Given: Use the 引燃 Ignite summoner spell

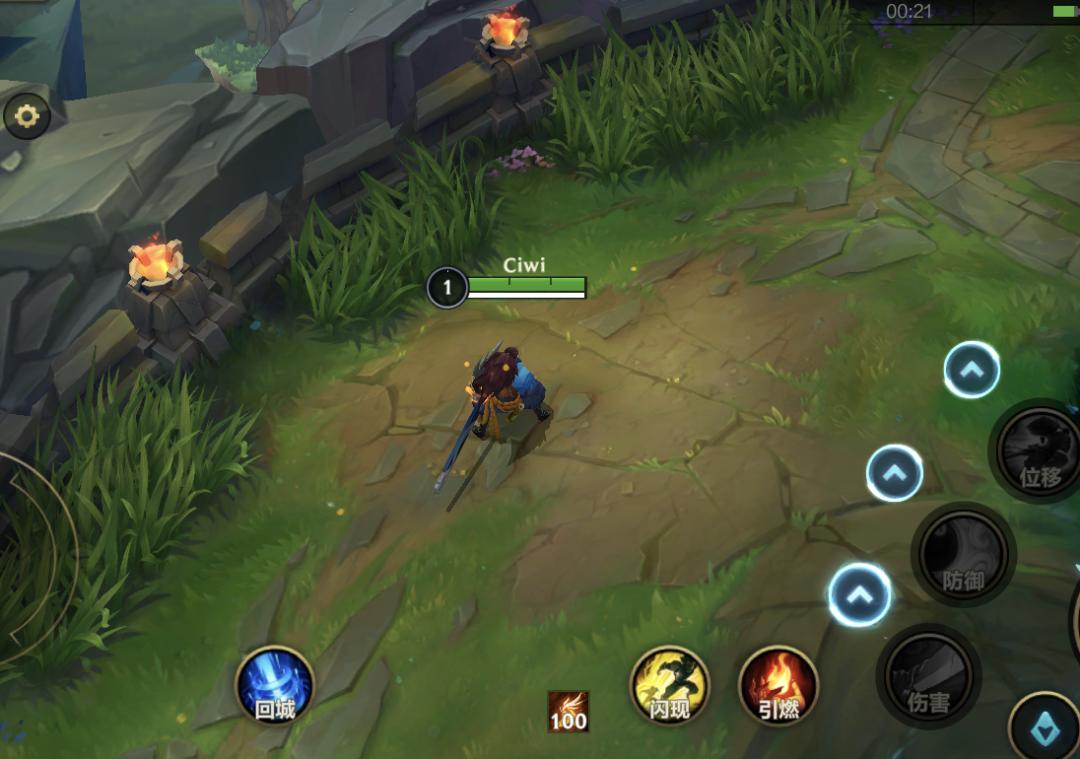Looking at the screenshot, I should pos(778,686).
